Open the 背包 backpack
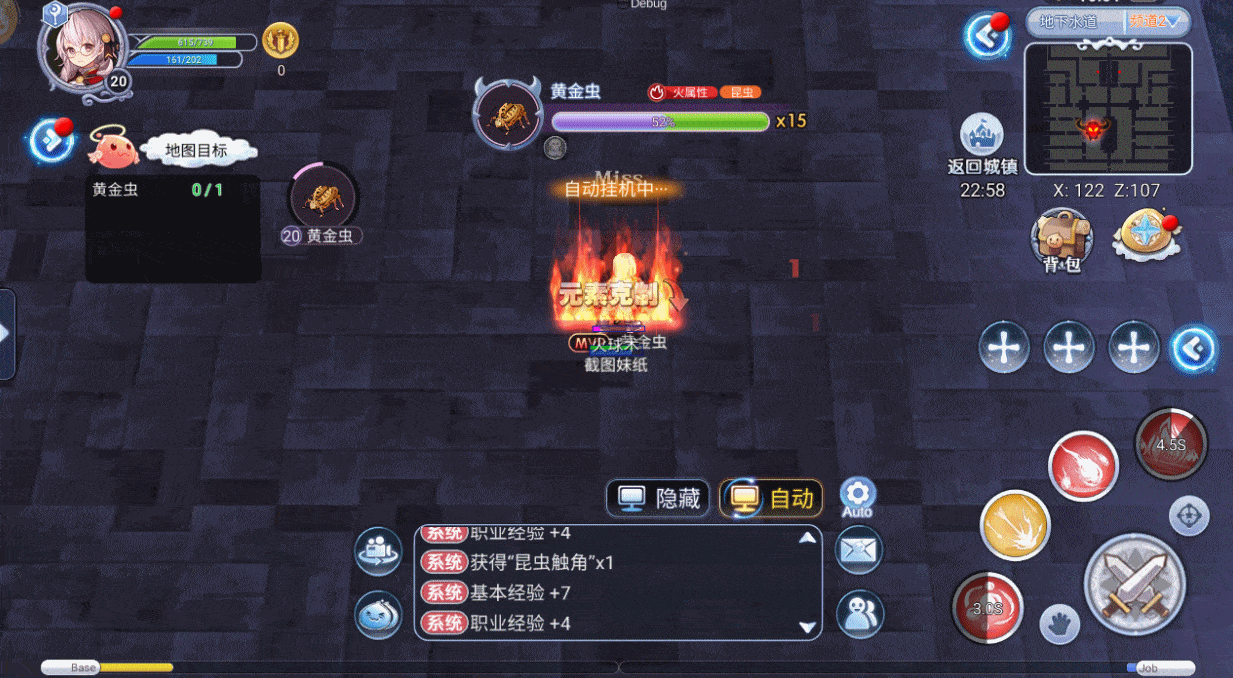Viewport: 1233px width, 678px height. click(x=1061, y=239)
